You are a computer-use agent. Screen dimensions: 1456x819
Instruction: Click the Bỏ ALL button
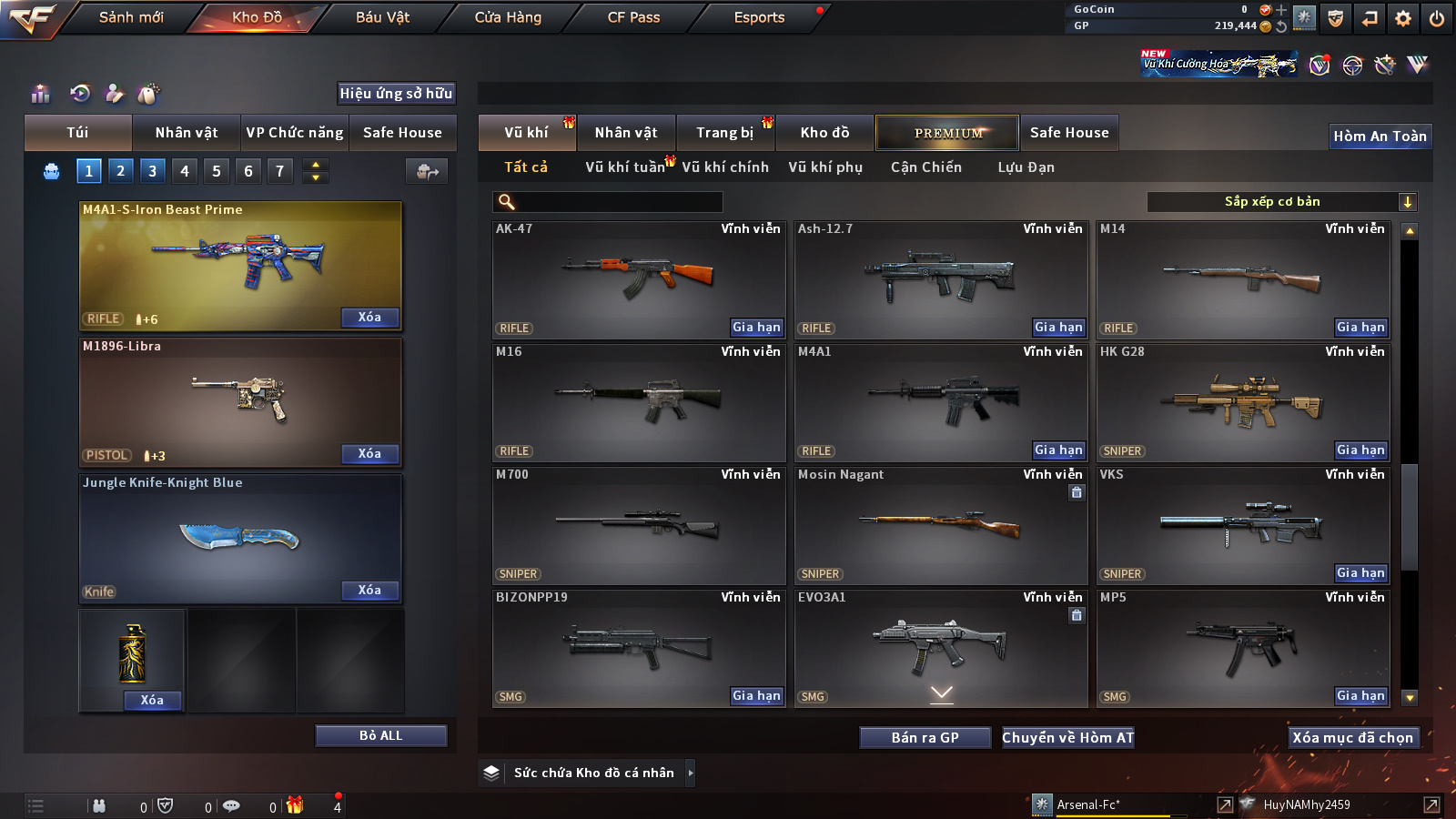[380, 735]
